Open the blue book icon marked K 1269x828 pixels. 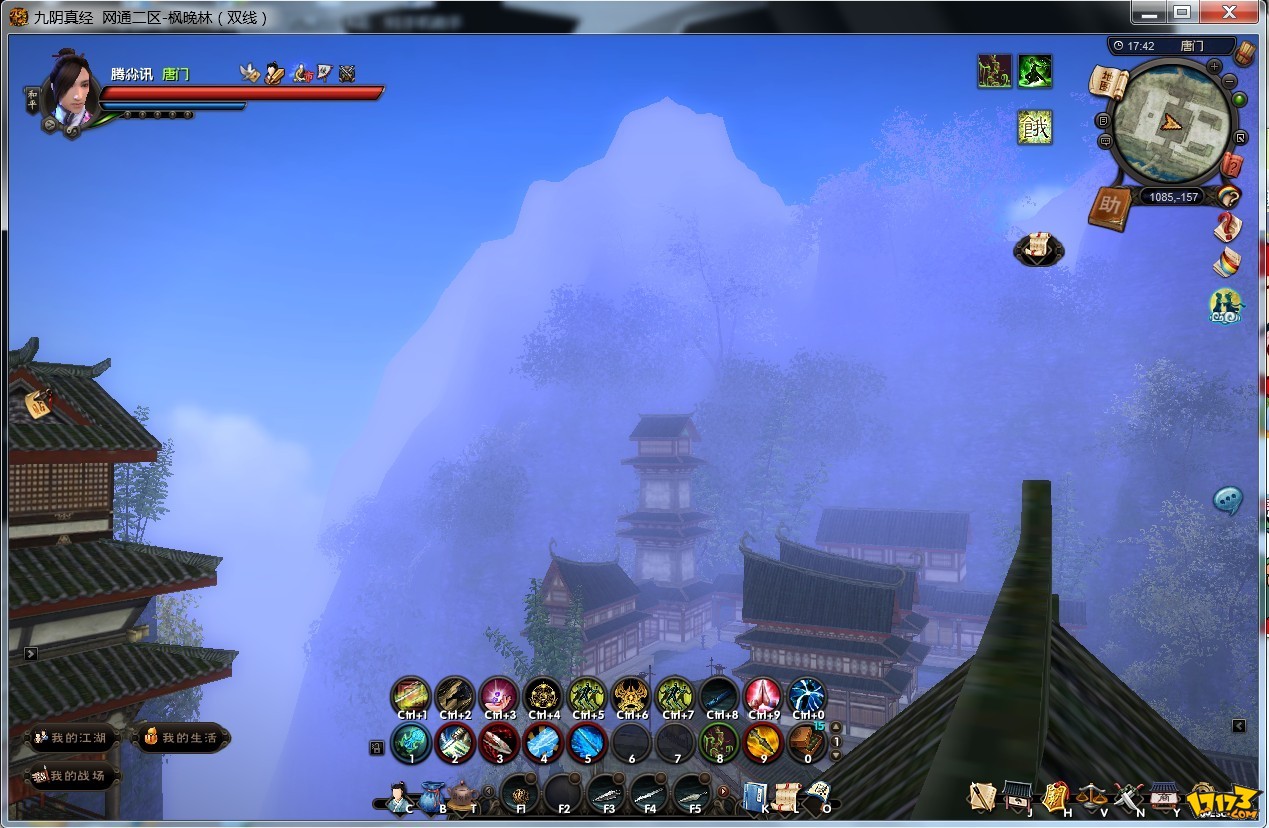[x=755, y=796]
